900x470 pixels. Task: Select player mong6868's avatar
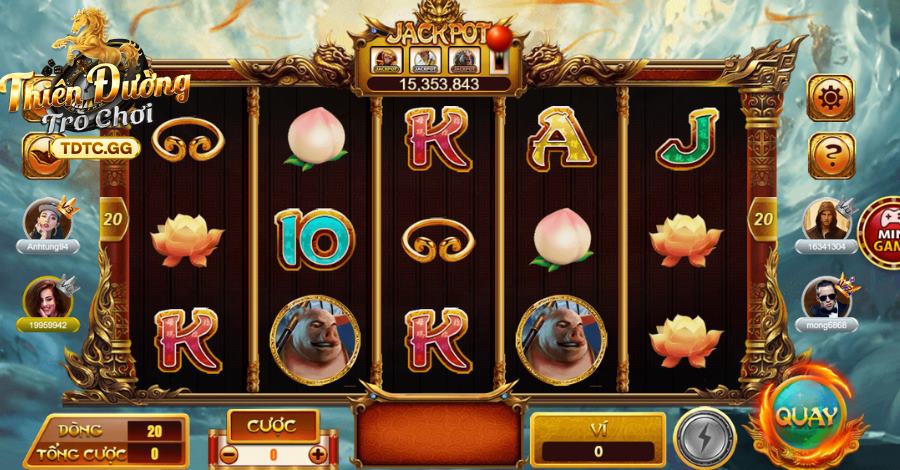pyautogui.click(x=825, y=296)
